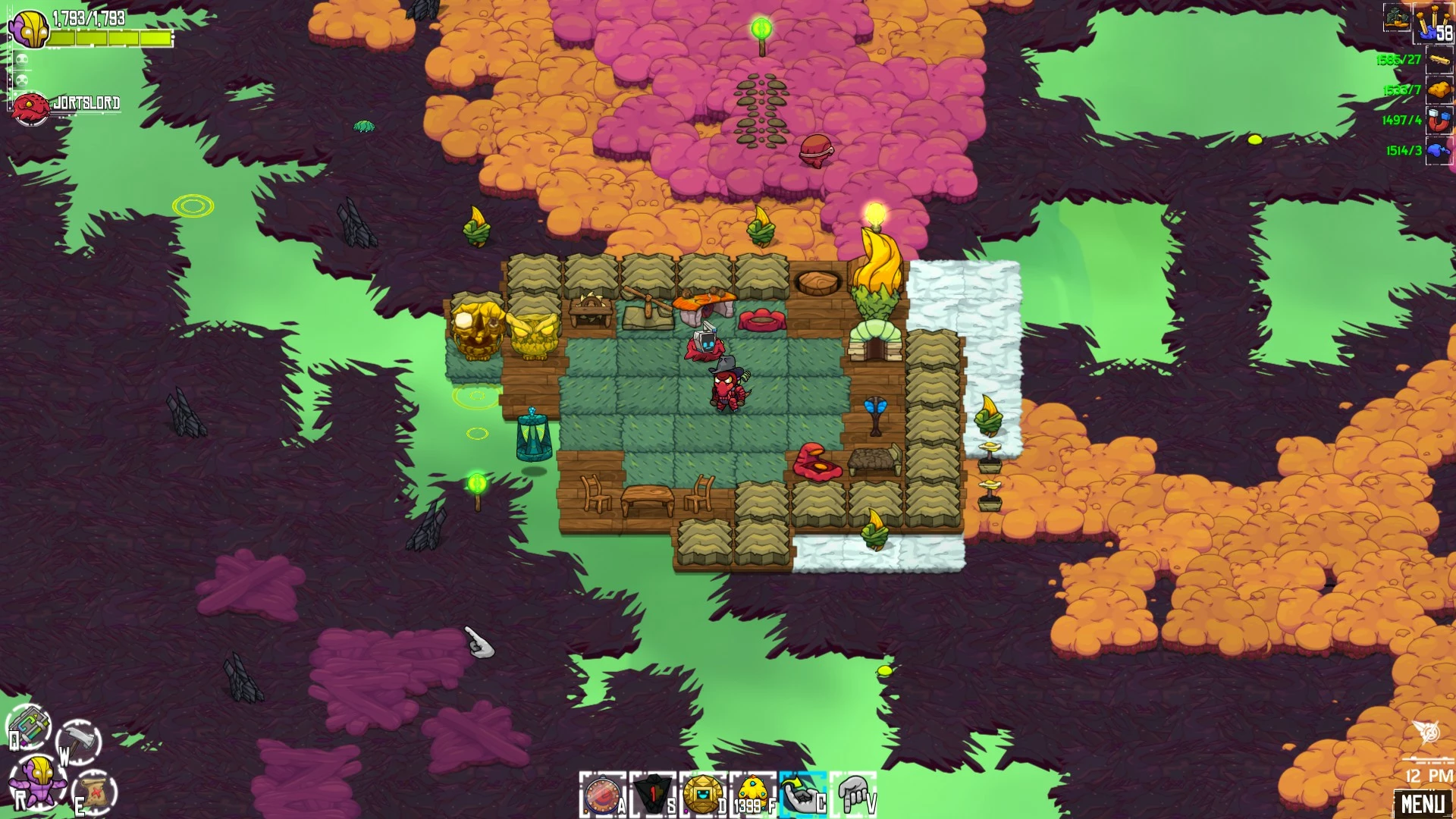Select the orange chunk ingredient slot
The image size is (1456, 819).
[1439, 89]
